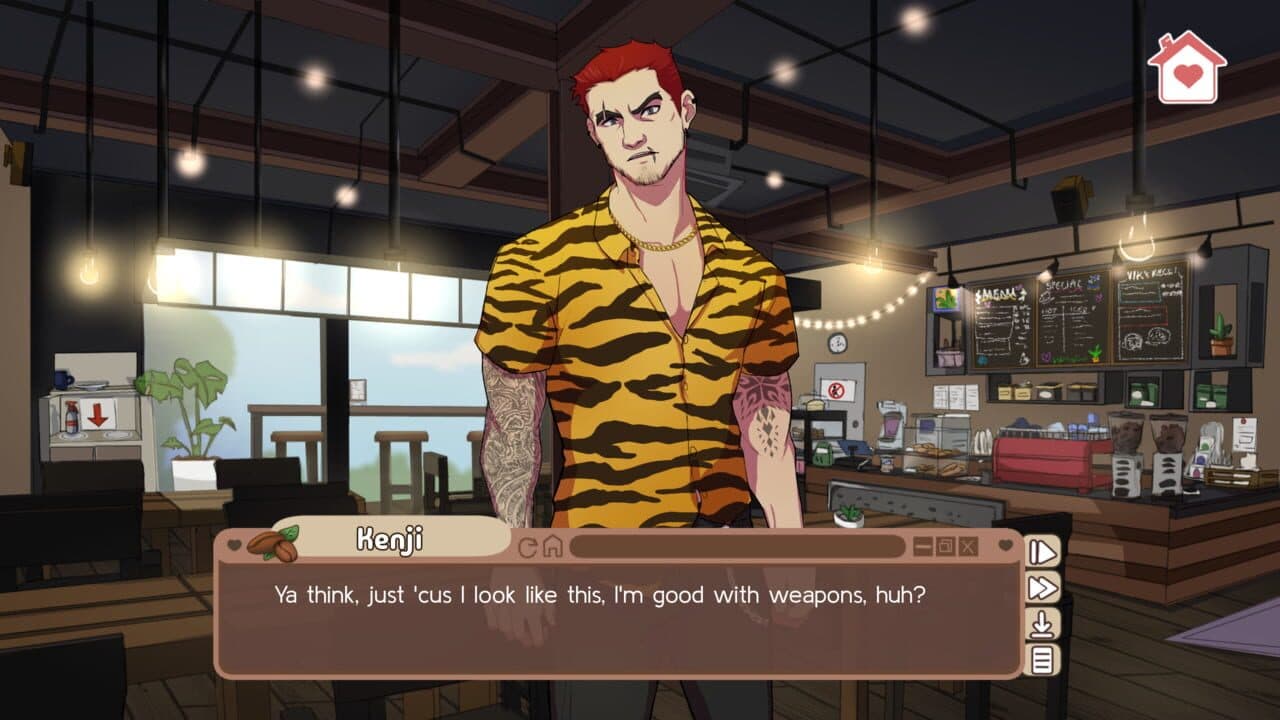Screen dimensions: 1280x720
Task: Click the rollback arrow icon beside Kenji's nameplate
Action: point(528,546)
